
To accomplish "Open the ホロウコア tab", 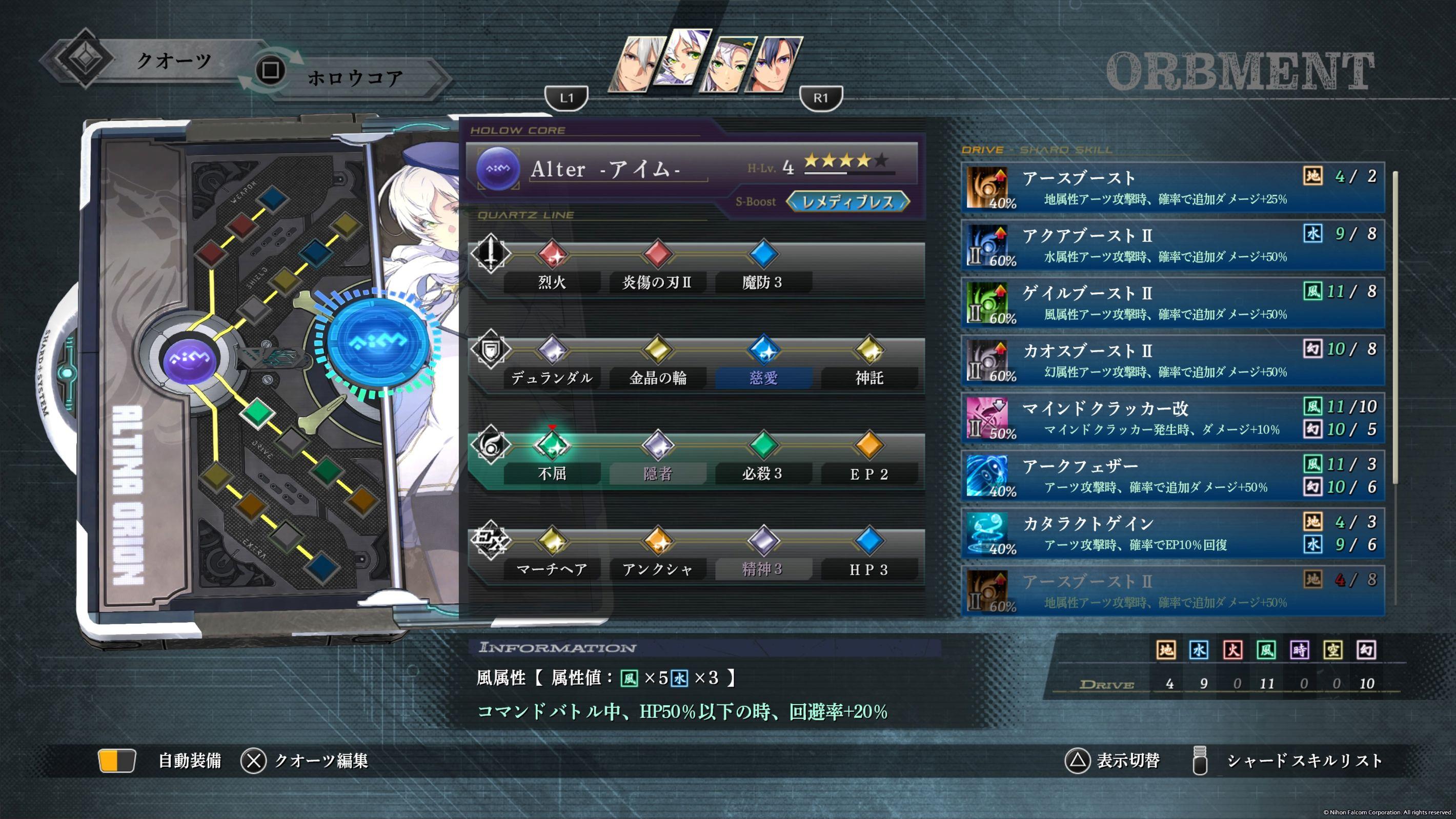I will point(355,78).
